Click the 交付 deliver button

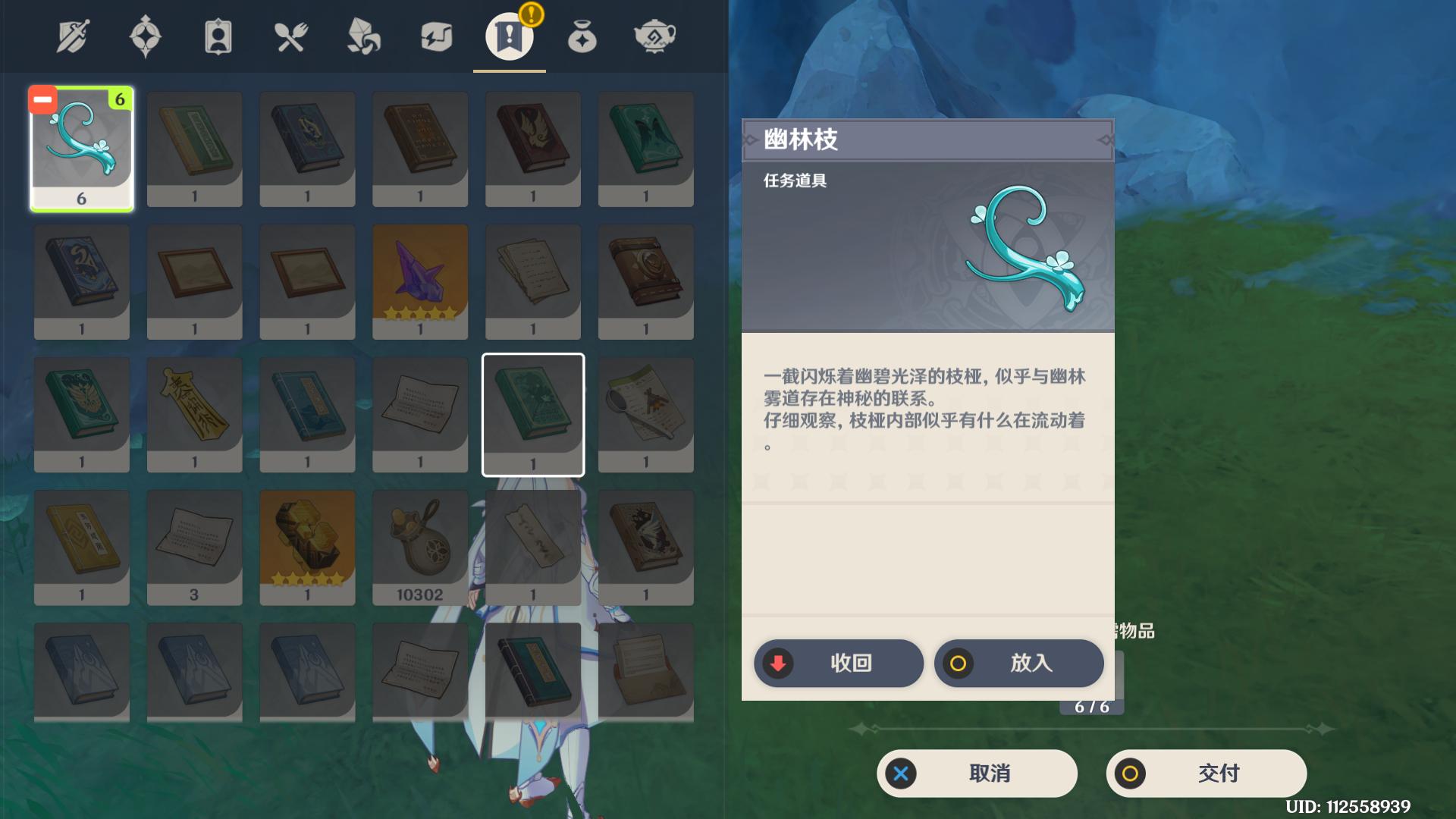(x=1208, y=773)
